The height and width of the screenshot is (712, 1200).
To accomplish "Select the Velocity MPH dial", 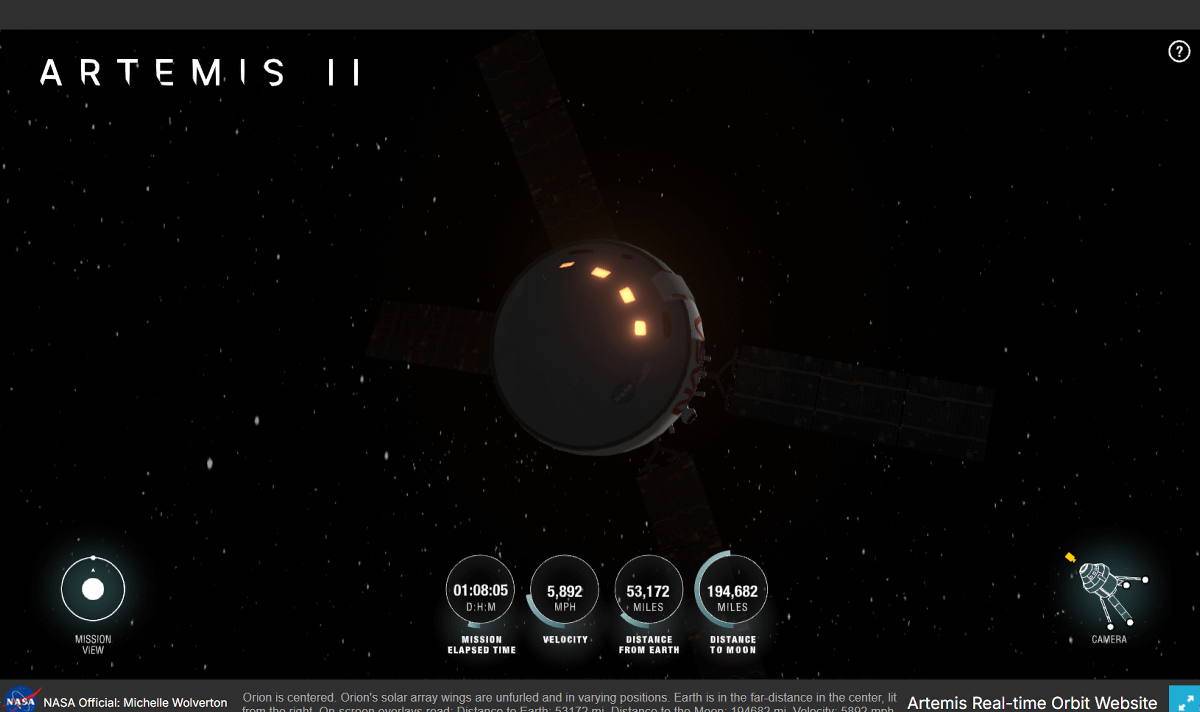I will [565, 591].
